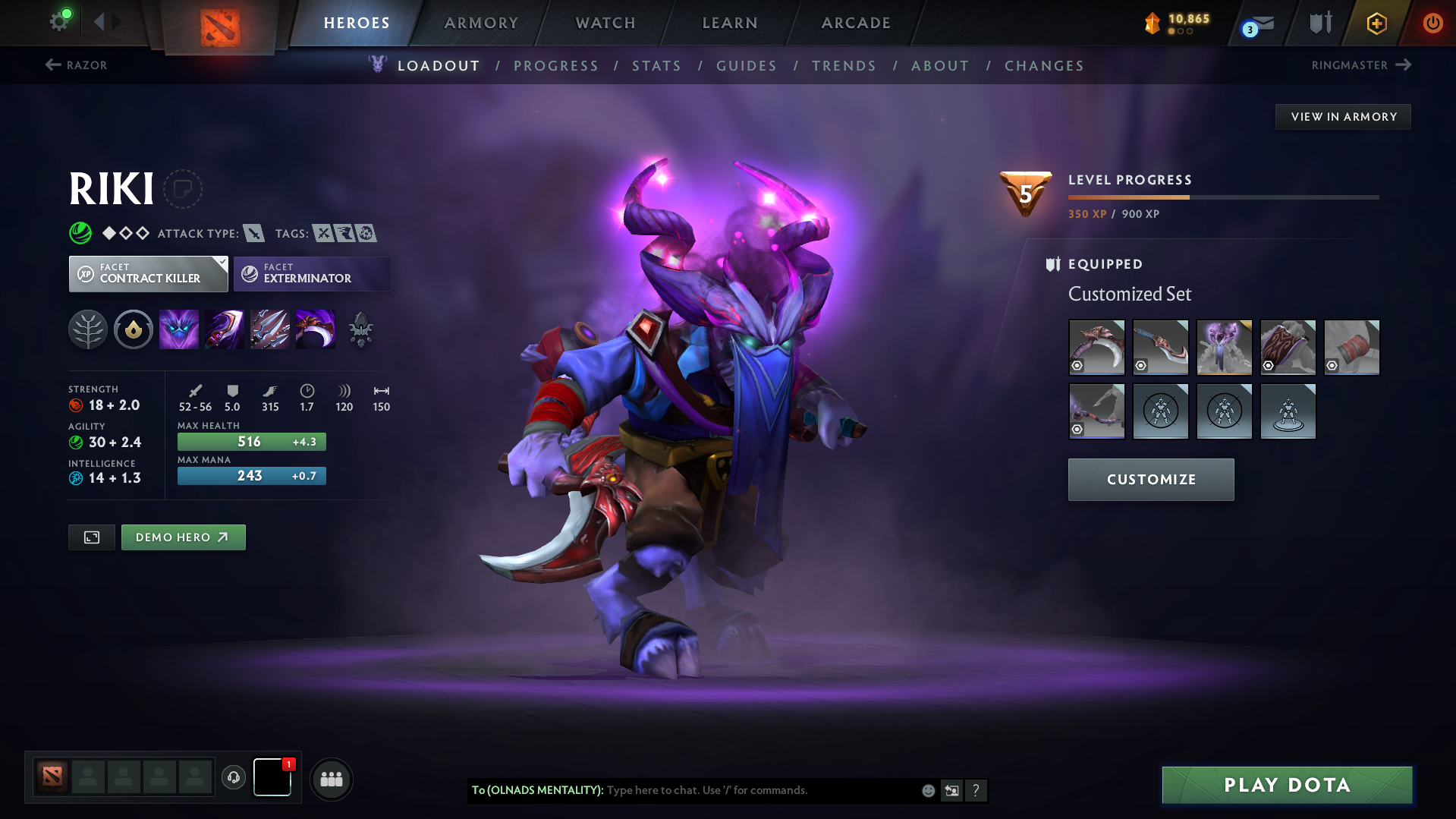Go to previous hero Razor
The height and width of the screenshot is (819, 1456).
(x=76, y=65)
